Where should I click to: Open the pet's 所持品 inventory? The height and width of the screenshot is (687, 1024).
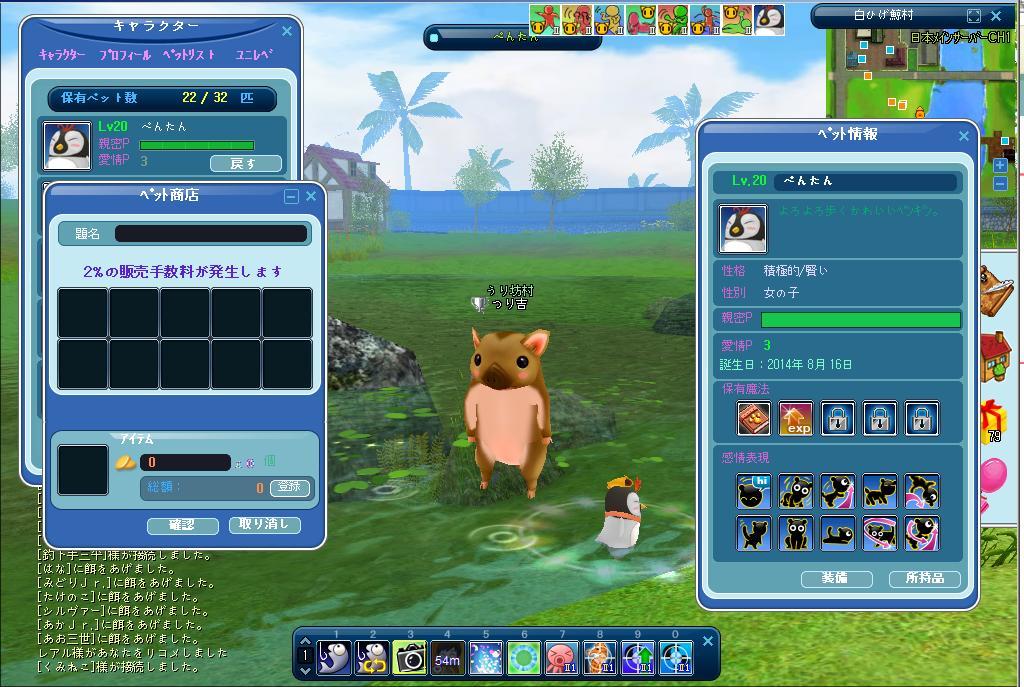point(924,578)
